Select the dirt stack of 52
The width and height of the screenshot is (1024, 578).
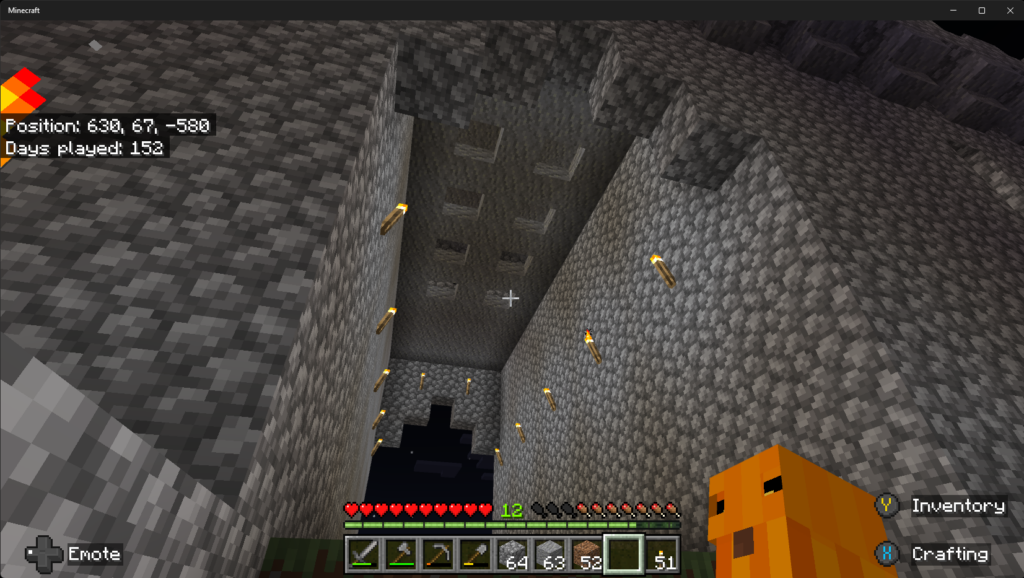587,553
